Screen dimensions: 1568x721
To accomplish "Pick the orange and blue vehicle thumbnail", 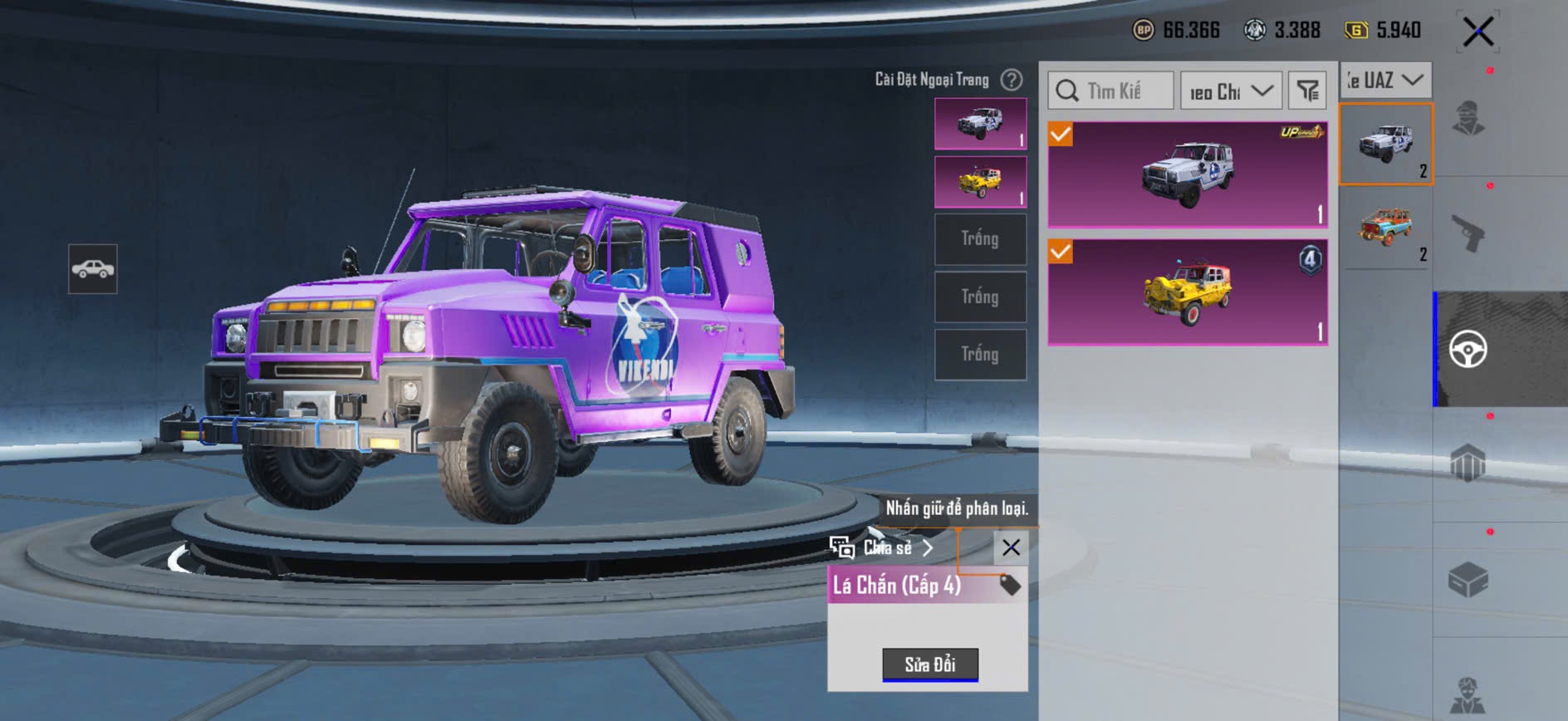I will coord(1385,228).
